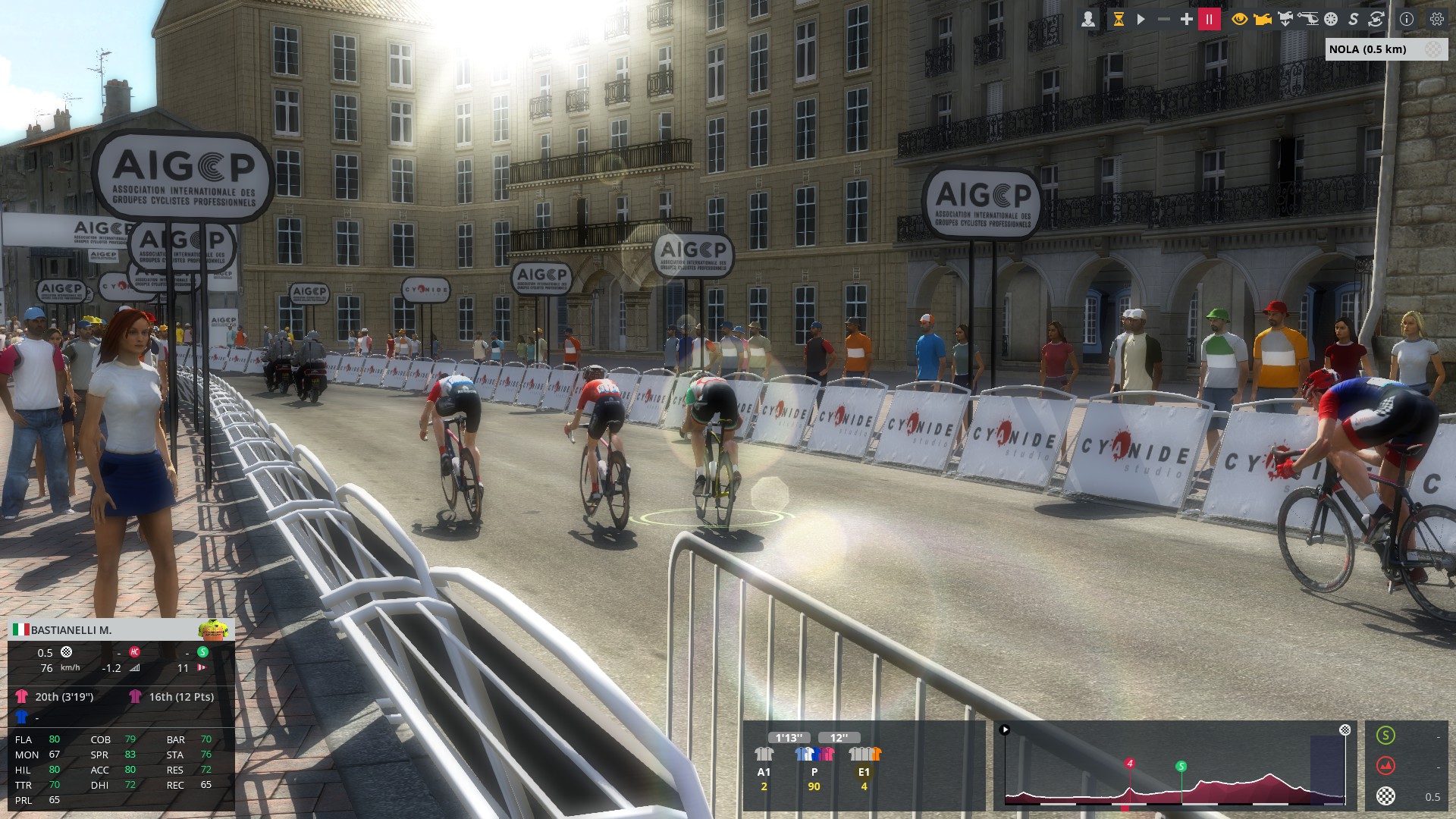Resume the race with the play button

pyautogui.click(x=1141, y=20)
